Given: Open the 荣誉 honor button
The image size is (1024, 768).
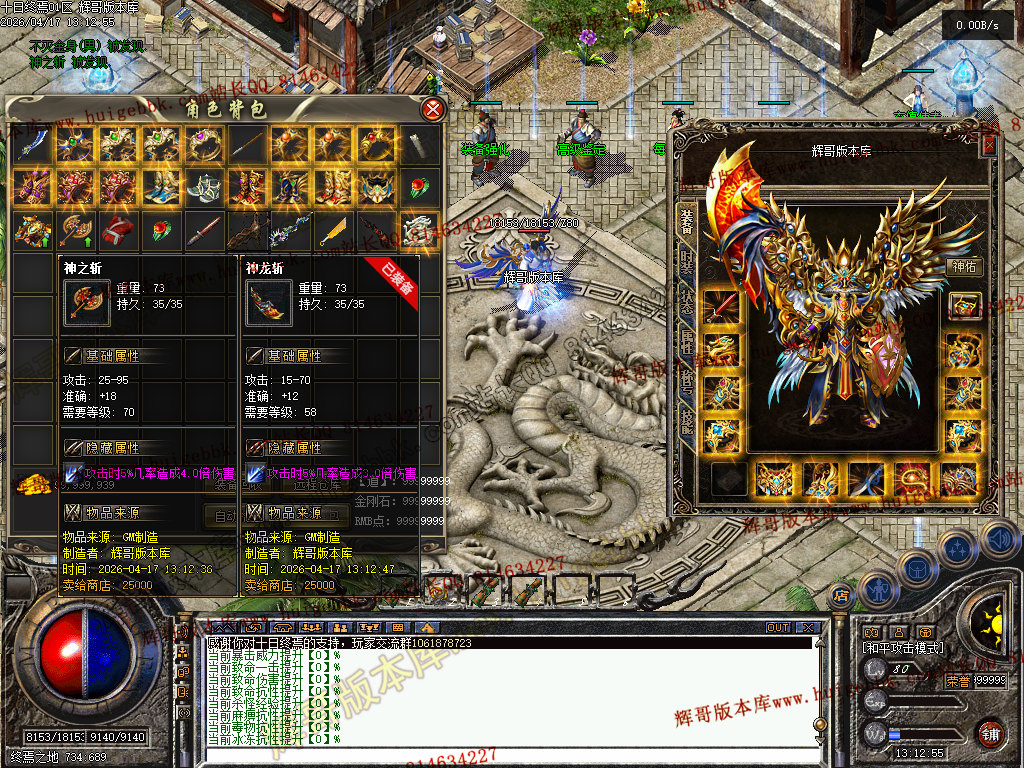Looking at the screenshot, I should (957, 681).
